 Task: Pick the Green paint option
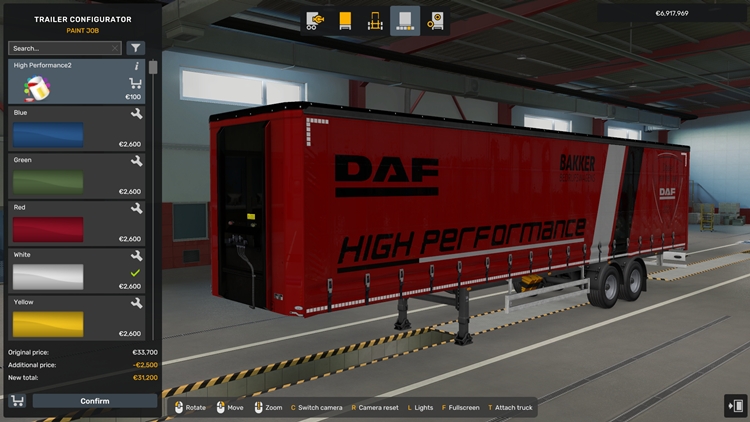(48, 182)
